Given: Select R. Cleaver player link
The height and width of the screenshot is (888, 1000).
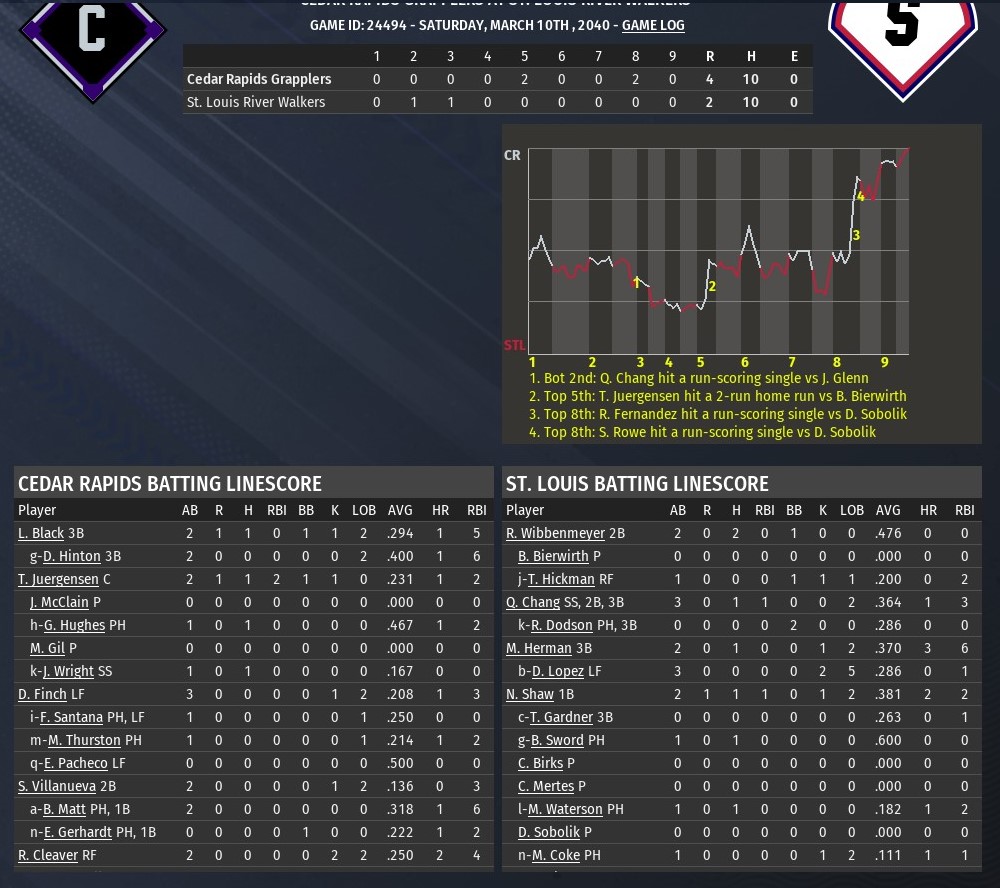Looking at the screenshot, I should coord(46,855).
